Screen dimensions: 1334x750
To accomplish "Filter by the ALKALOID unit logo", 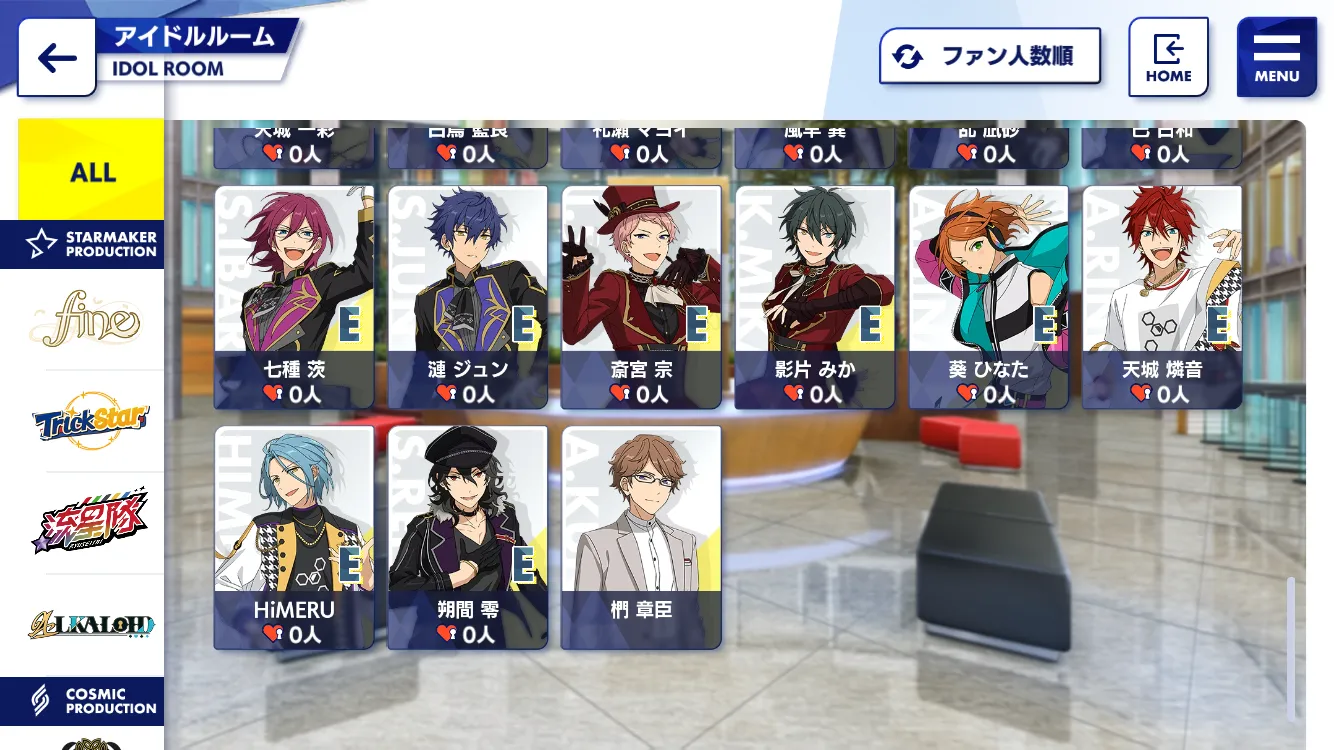I will pos(90,625).
